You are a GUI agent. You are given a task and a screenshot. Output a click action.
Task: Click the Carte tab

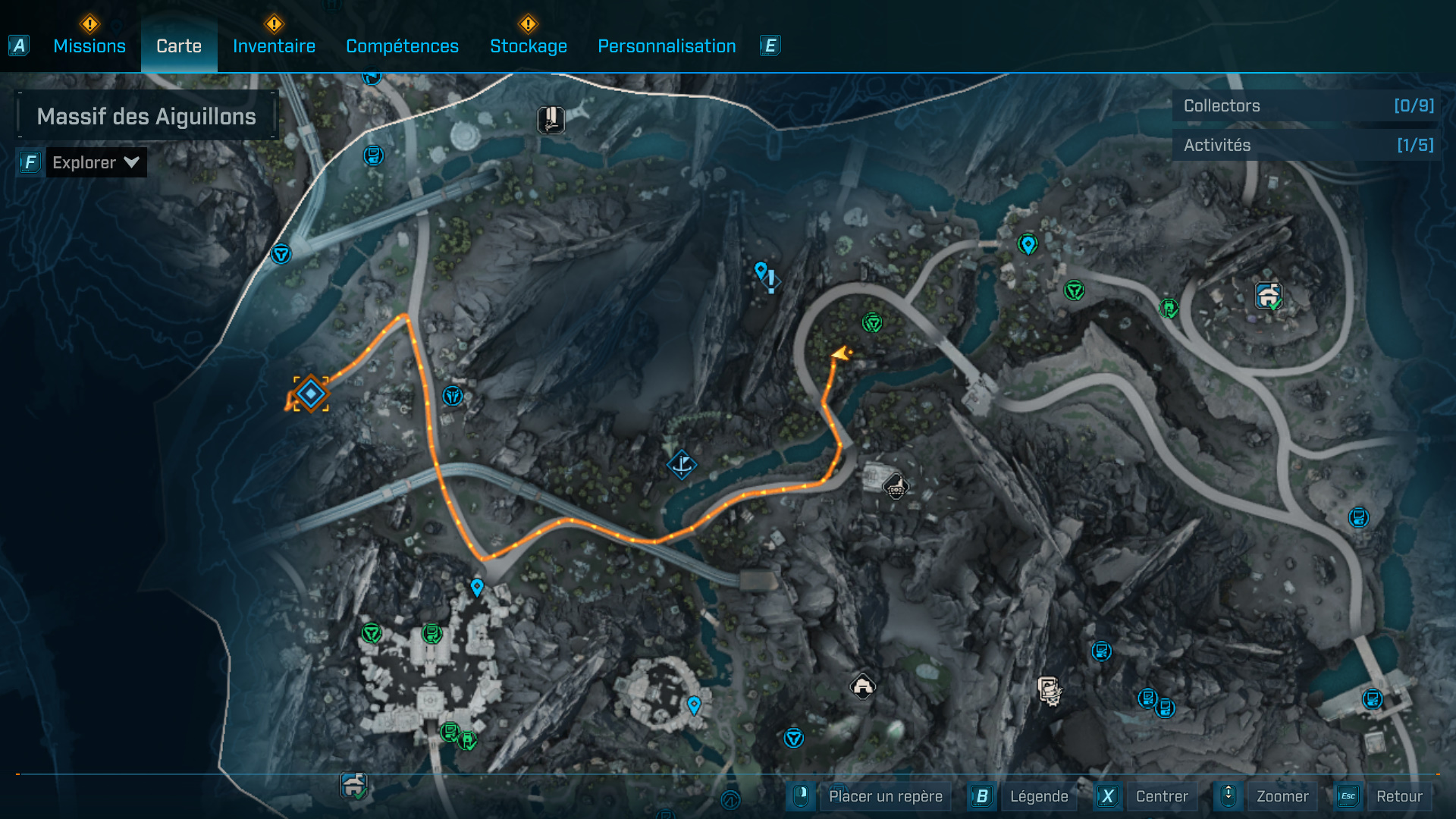coord(179,46)
